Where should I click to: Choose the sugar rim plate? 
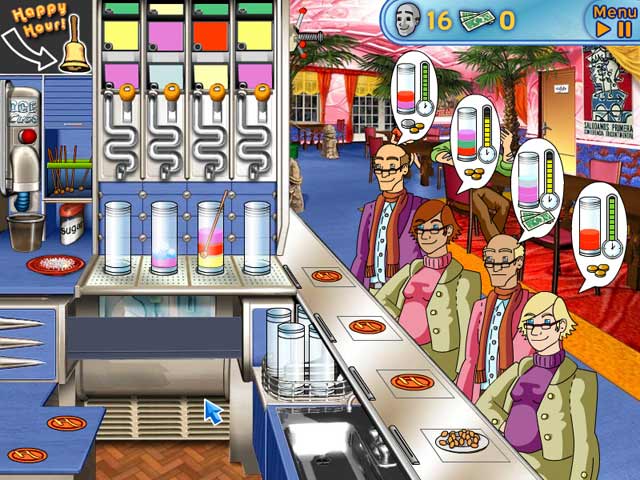[55, 264]
